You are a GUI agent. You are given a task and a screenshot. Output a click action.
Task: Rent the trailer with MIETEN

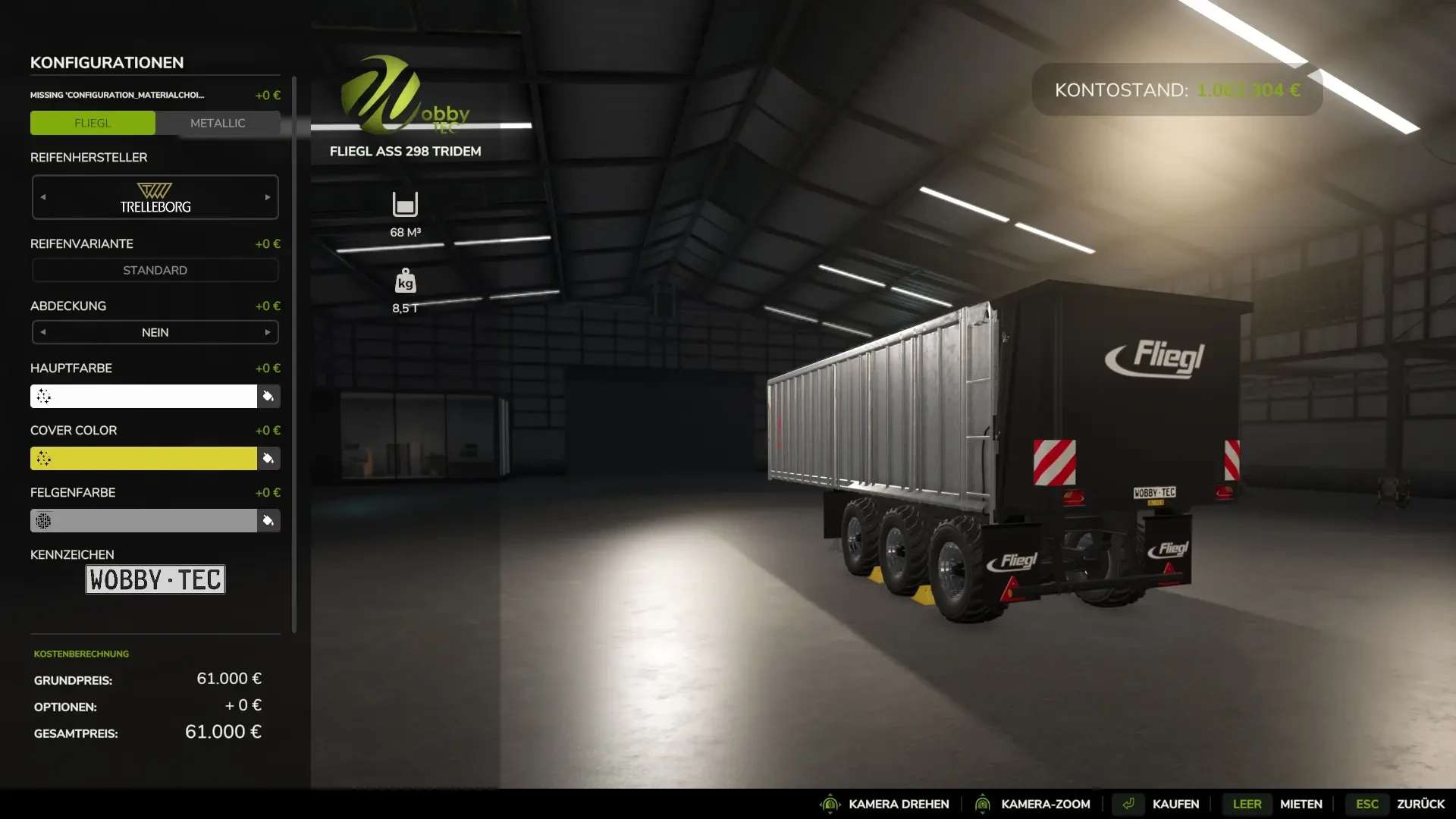coord(1300,804)
